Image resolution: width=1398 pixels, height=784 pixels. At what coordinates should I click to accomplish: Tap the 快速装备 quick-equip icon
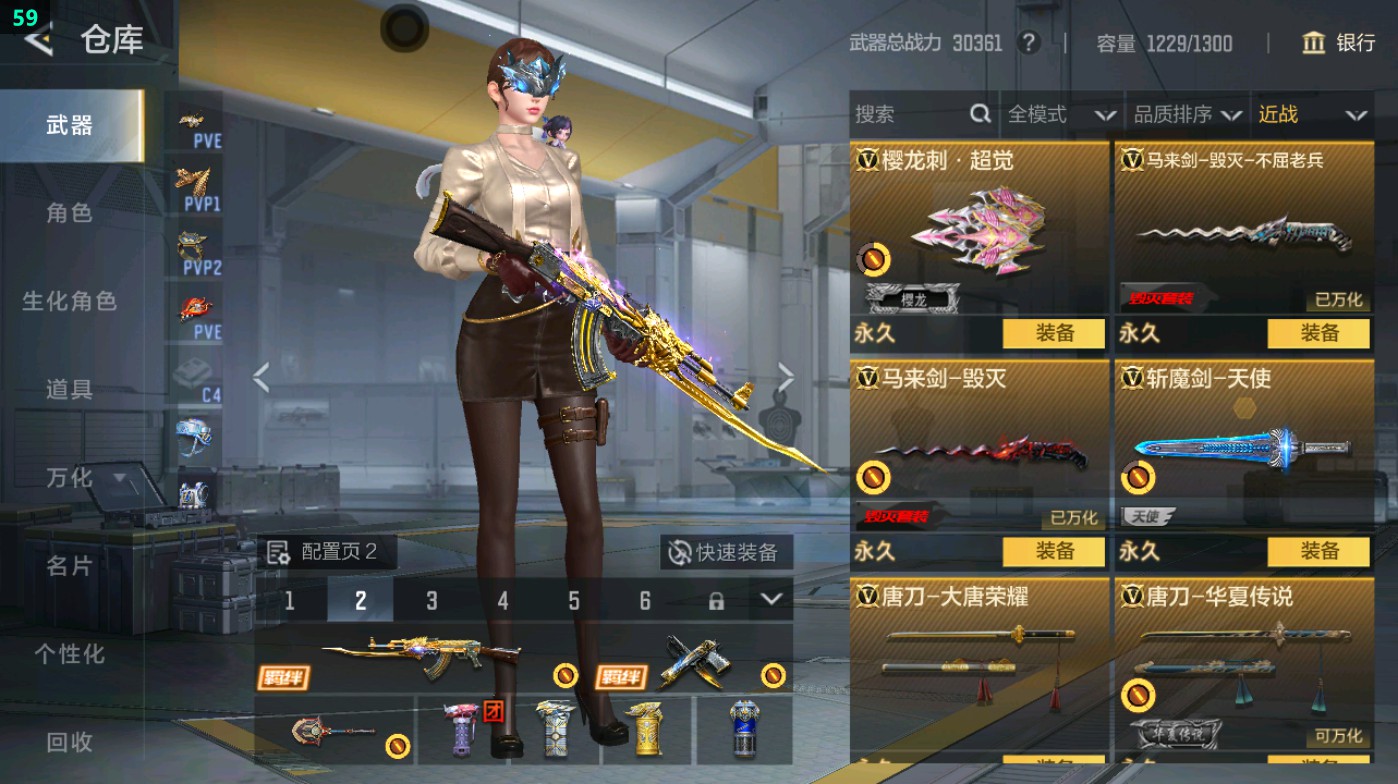coord(679,552)
